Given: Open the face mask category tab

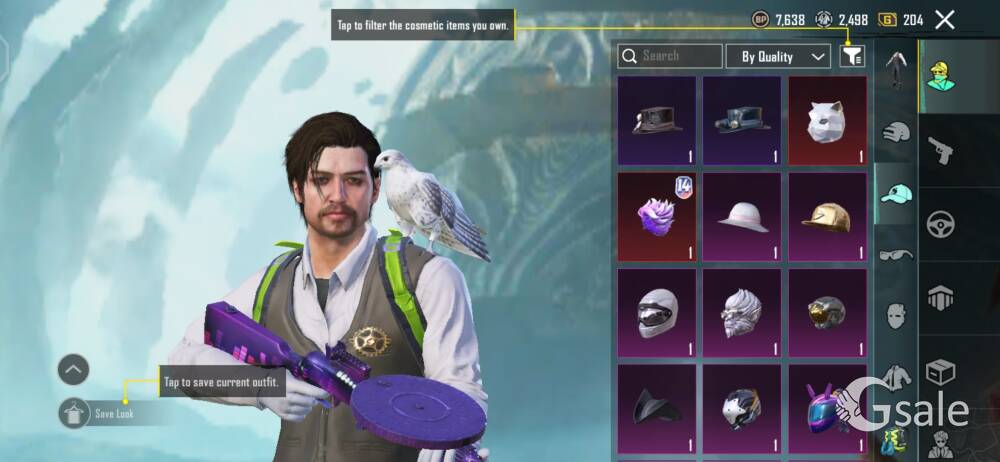Looking at the screenshot, I should pyautogui.click(x=896, y=316).
